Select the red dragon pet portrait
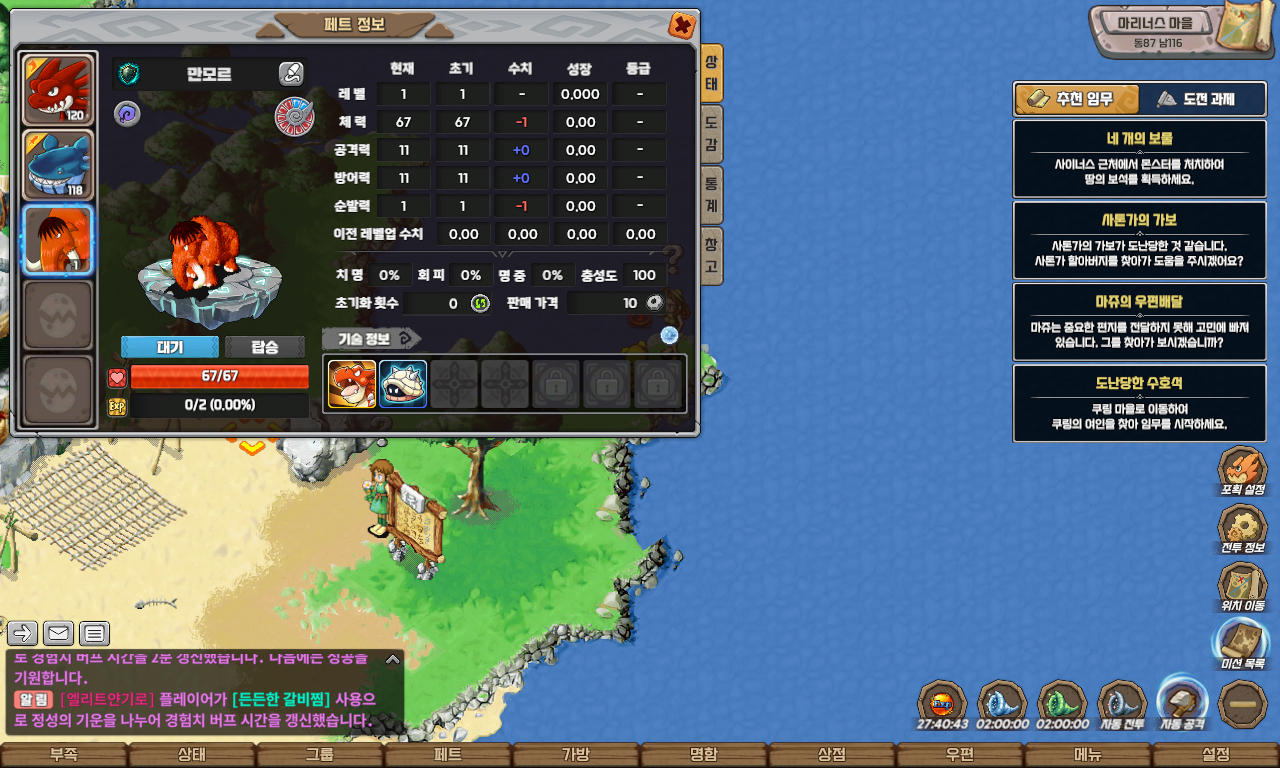 (x=58, y=90)
